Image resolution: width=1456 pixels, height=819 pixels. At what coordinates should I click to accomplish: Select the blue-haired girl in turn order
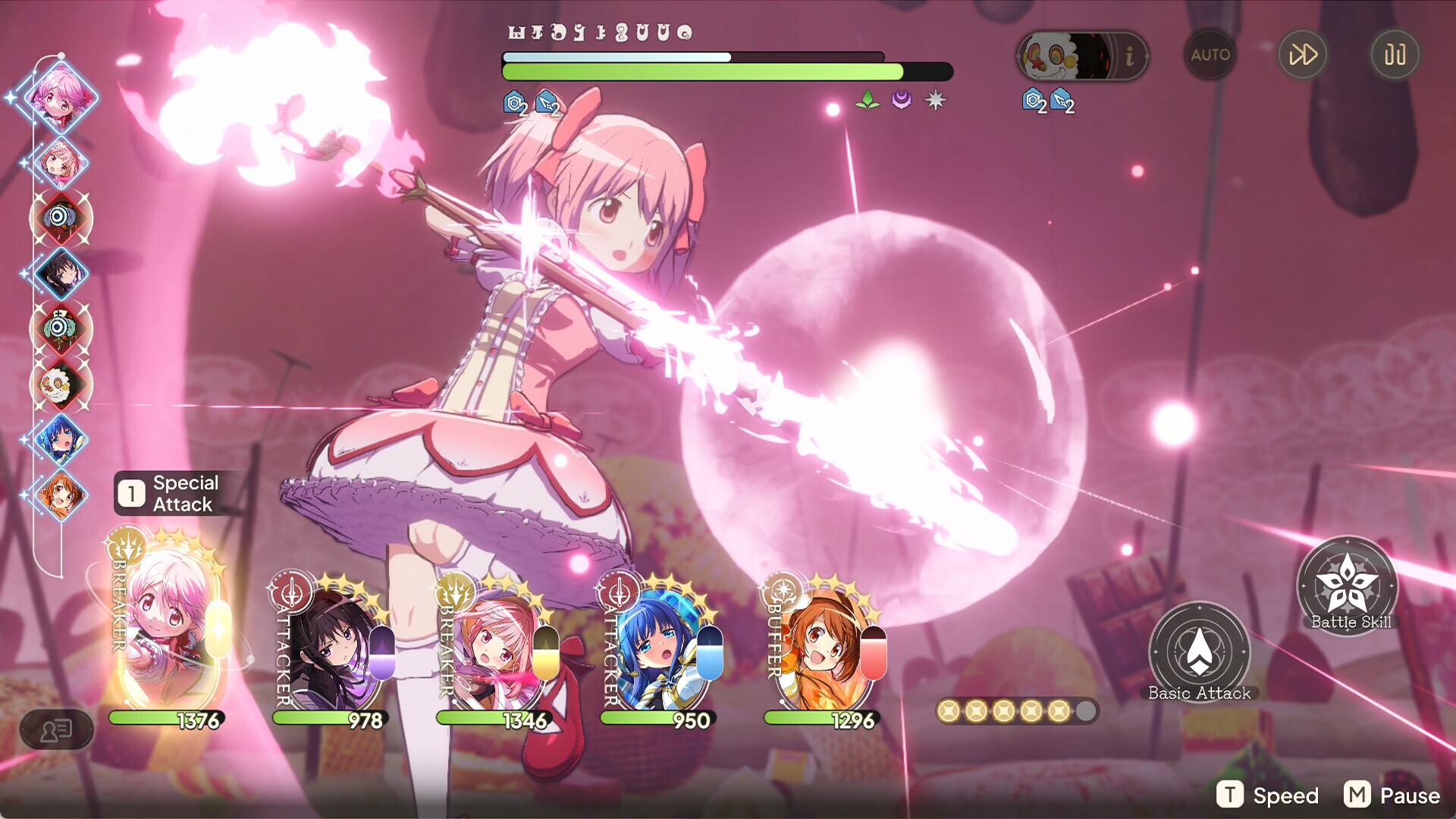tap(61, 439)
